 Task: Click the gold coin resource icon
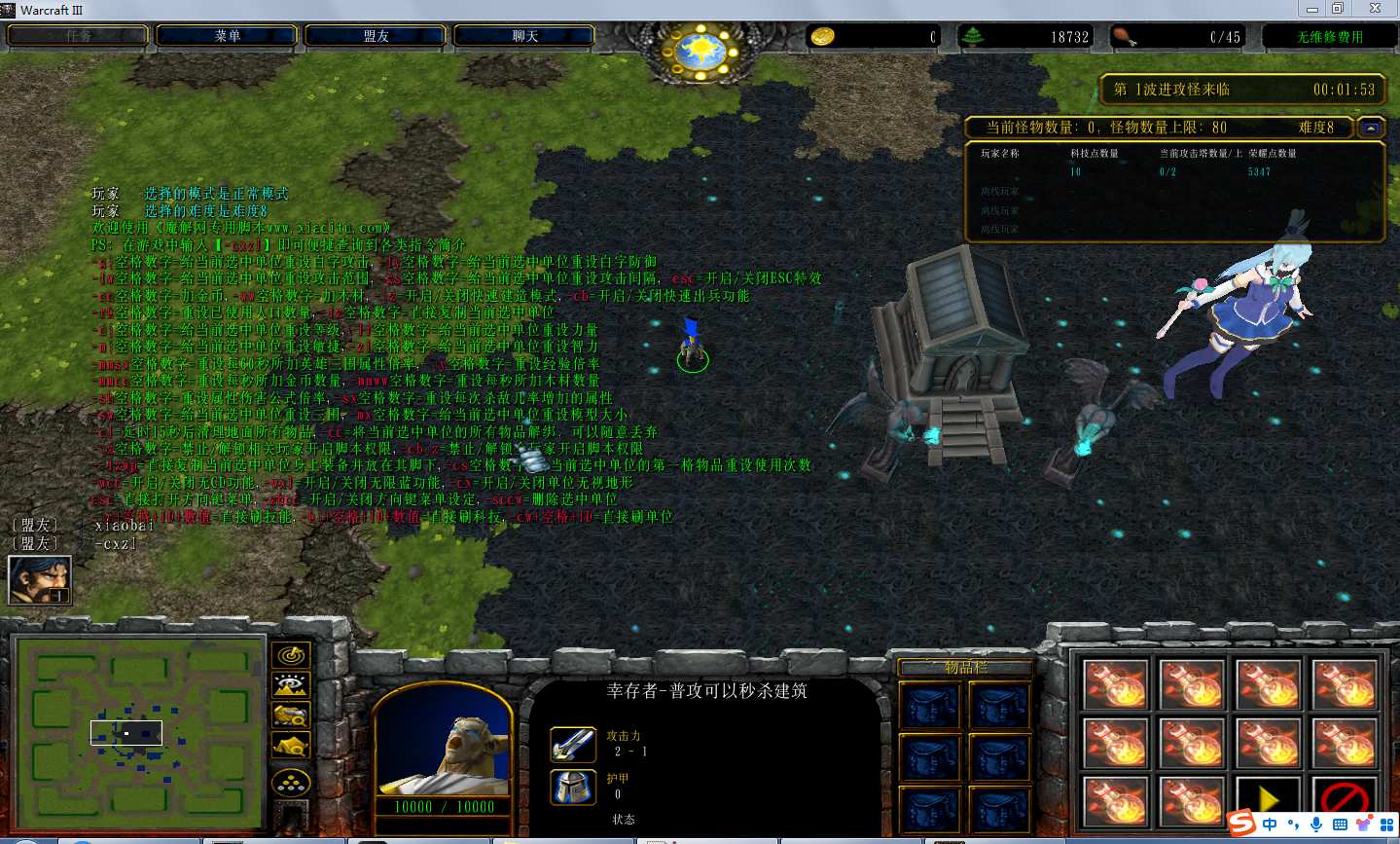pyautogui.click(x=823, y=37)
